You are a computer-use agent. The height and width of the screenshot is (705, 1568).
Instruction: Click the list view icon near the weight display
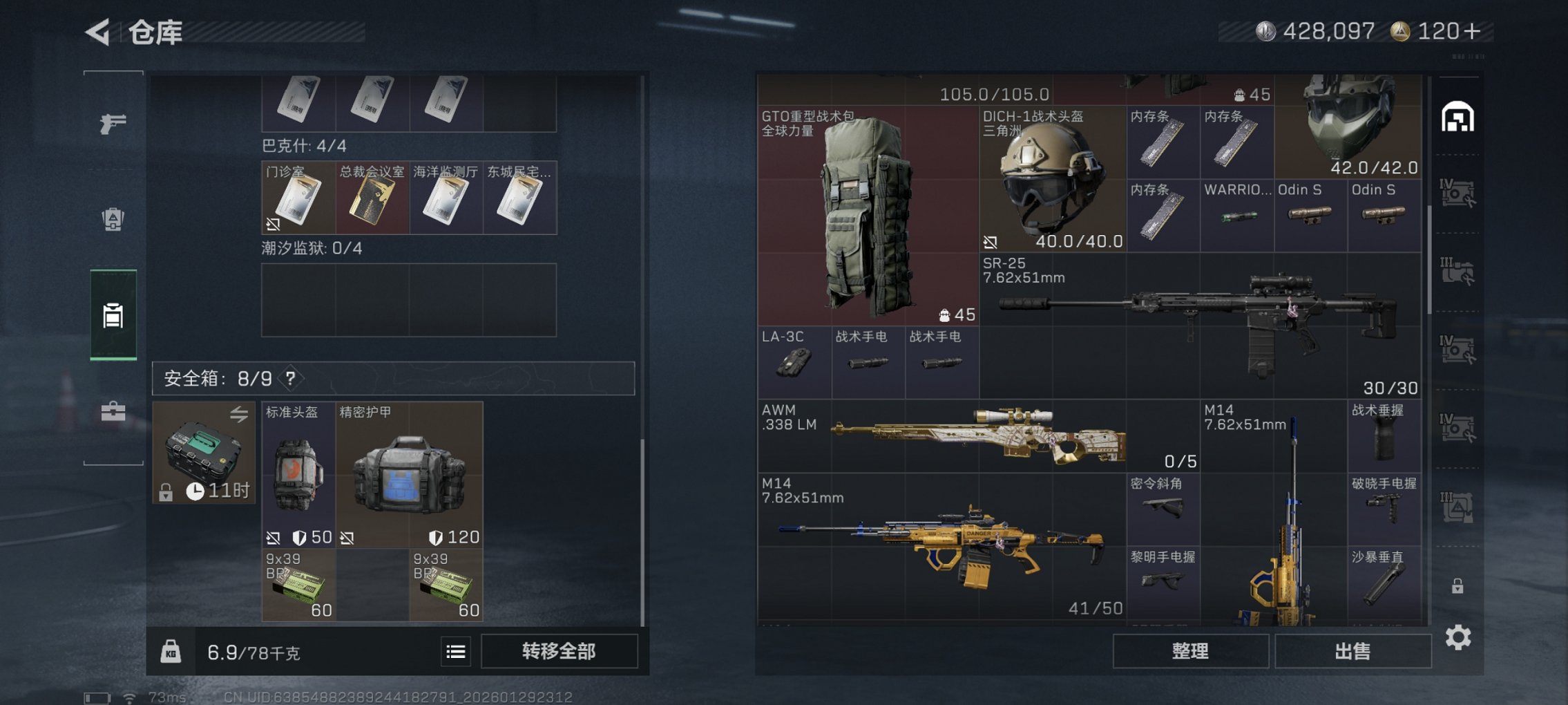coord(455,650)
